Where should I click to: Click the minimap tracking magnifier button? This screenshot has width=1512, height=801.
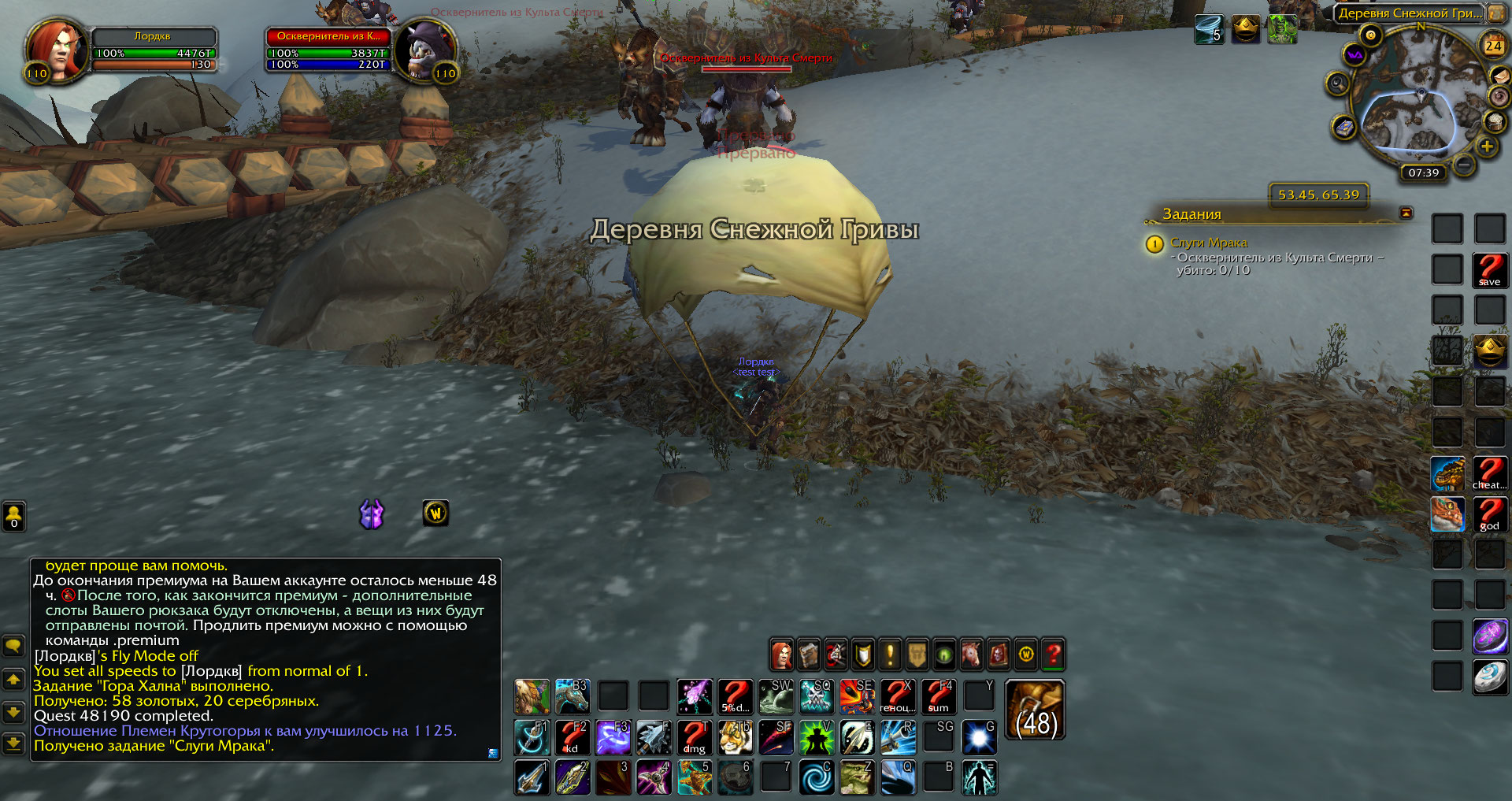tap(1338, 83)
